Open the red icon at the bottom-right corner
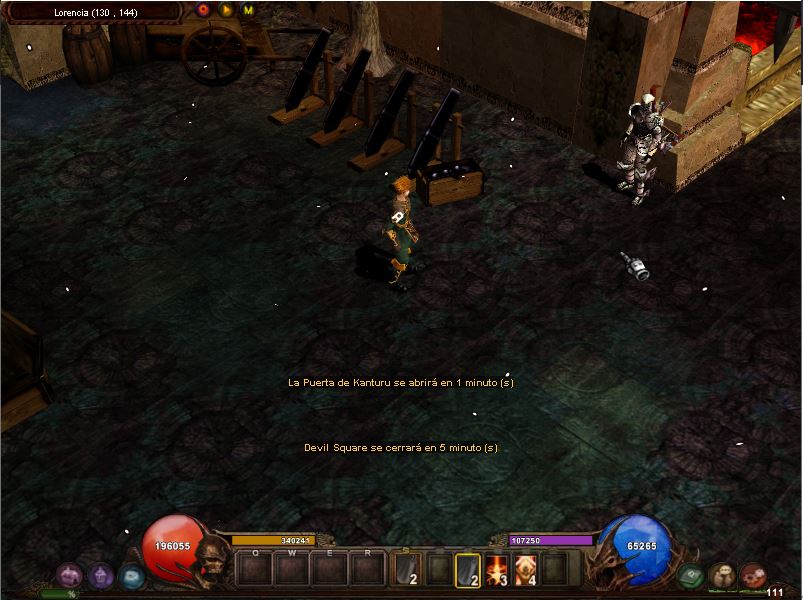Screen dimensions: 803x600 (753, 575)
